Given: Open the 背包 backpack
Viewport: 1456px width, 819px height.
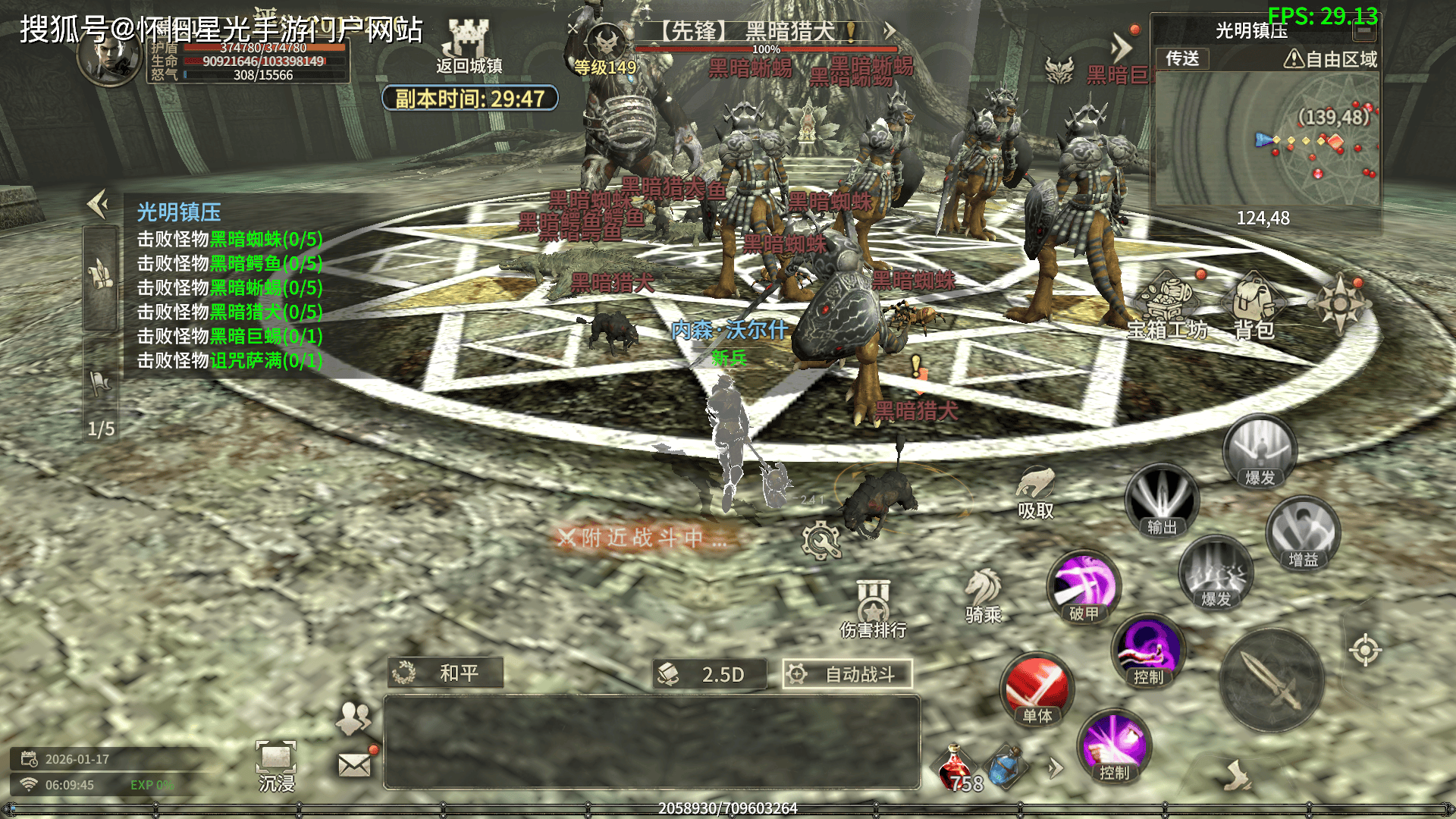Looking at the screenshot, I should coord(1254,306).
